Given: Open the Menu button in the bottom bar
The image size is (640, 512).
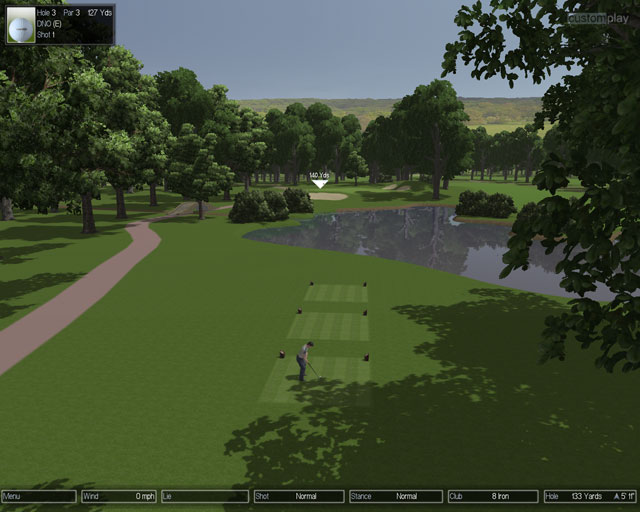Looking at the screenshot, I should (x=39, y=496).
